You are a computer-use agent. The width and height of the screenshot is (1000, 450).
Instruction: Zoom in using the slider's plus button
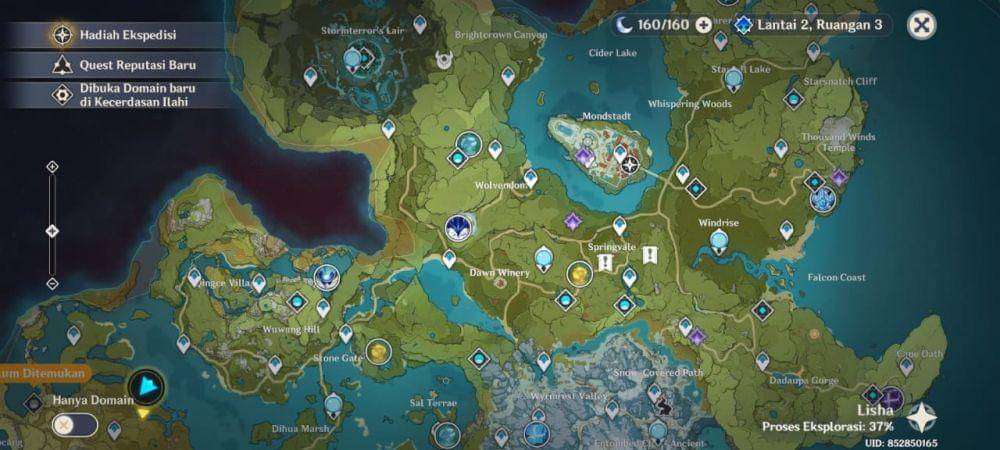tap(53, 167)
